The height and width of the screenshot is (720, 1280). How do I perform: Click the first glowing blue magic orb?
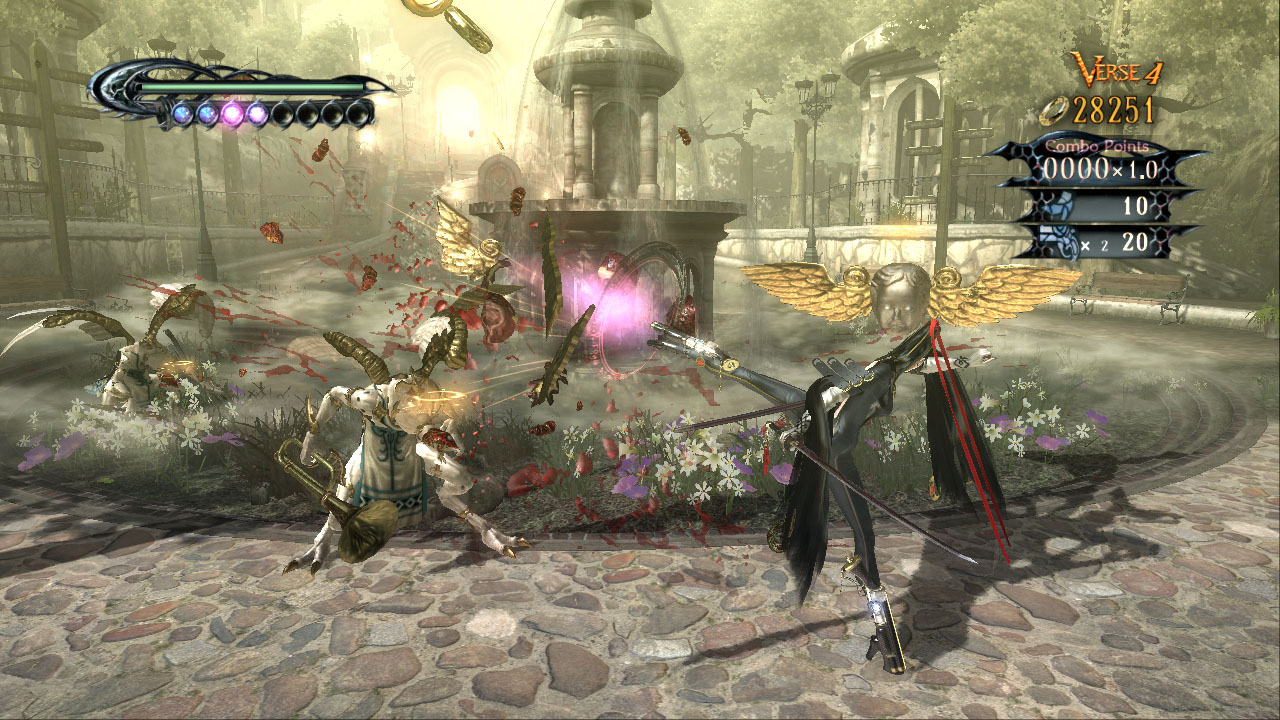183,113
